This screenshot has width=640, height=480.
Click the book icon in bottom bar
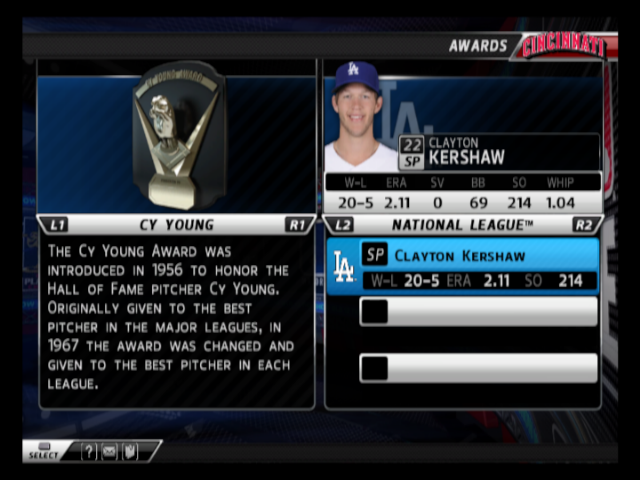pos(129,452)
